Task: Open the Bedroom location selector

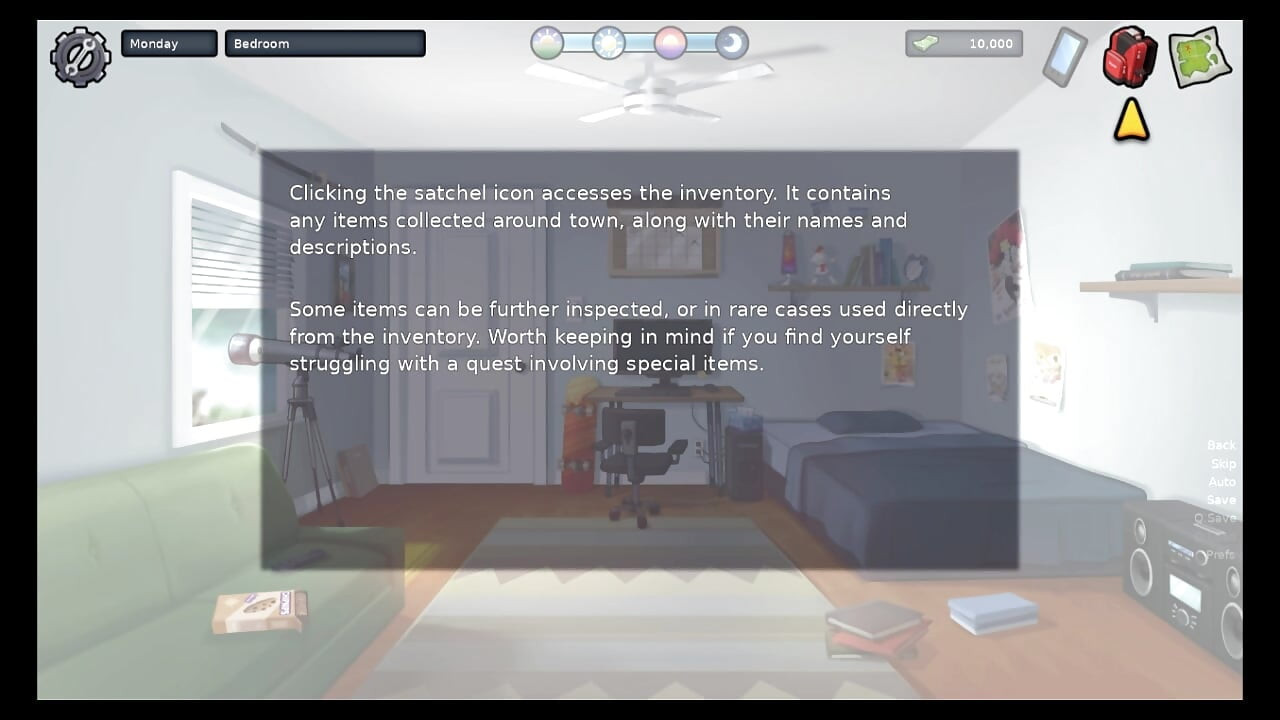Action: pos(325,43)
